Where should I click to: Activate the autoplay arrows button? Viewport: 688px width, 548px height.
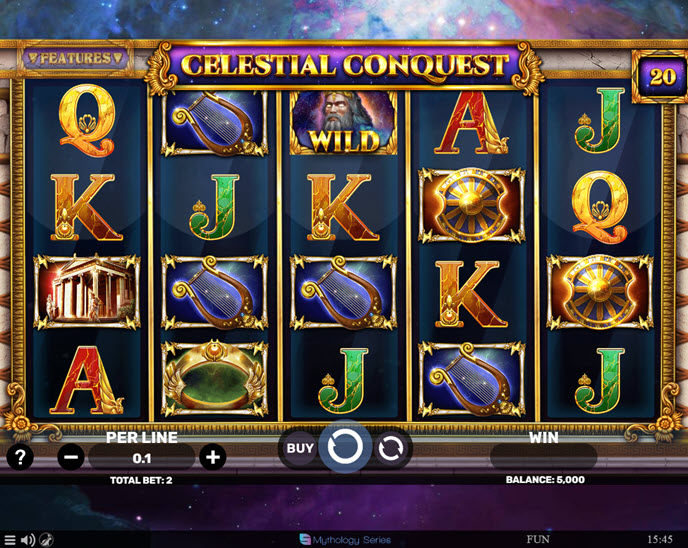pos(391,449)
